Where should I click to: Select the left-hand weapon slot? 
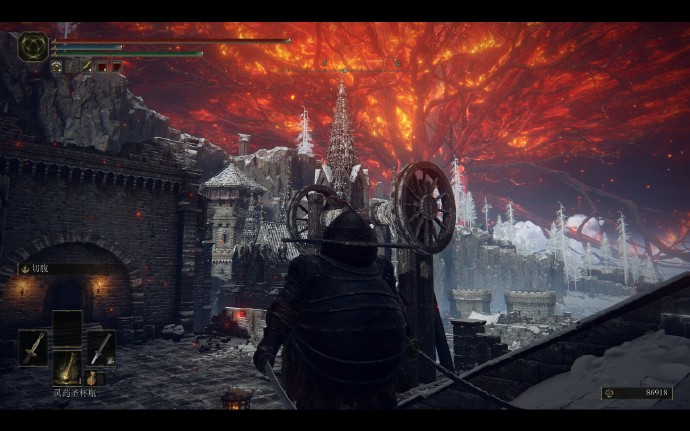[33, 348]
